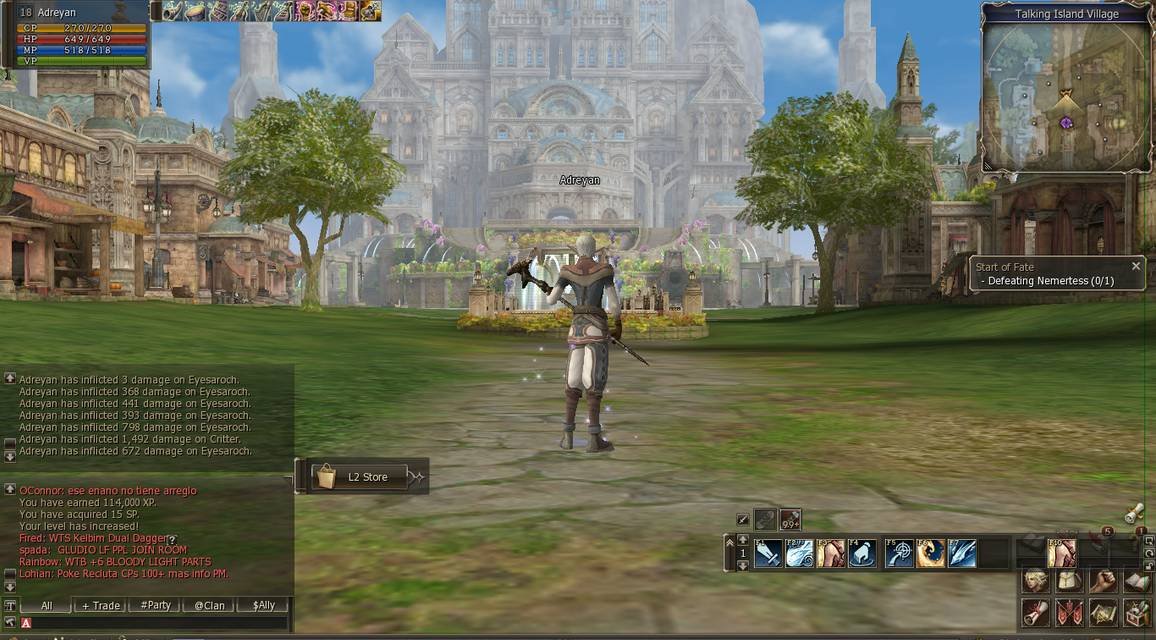Switch to the @Clan chat tab
The height and width of the screenshot is (640, 1156).
click(x=209, y=606)
